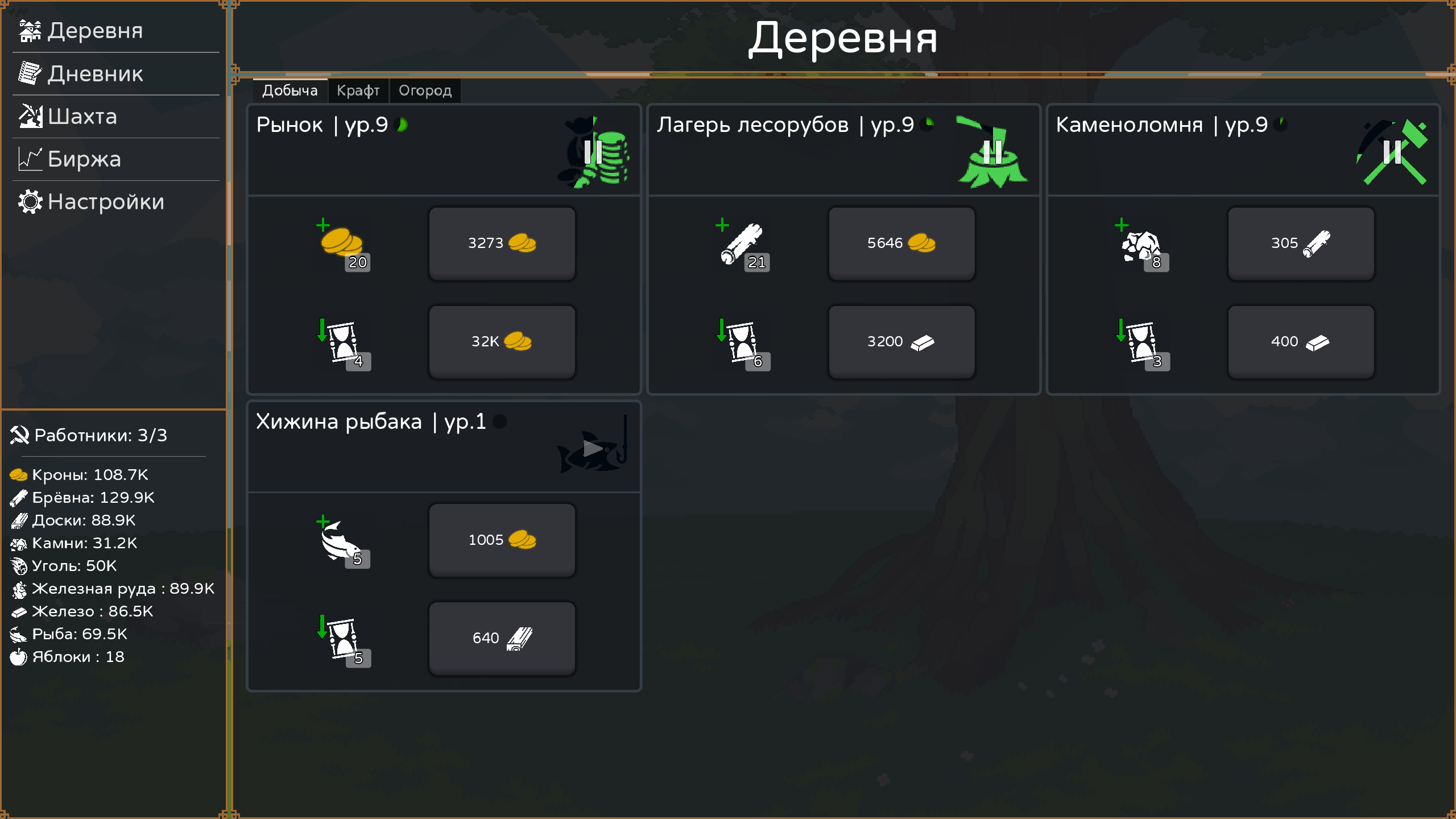The image size is (1456, 819).
Task: Click the pickaxe icon next to Шахта
Action: (30, 117)
